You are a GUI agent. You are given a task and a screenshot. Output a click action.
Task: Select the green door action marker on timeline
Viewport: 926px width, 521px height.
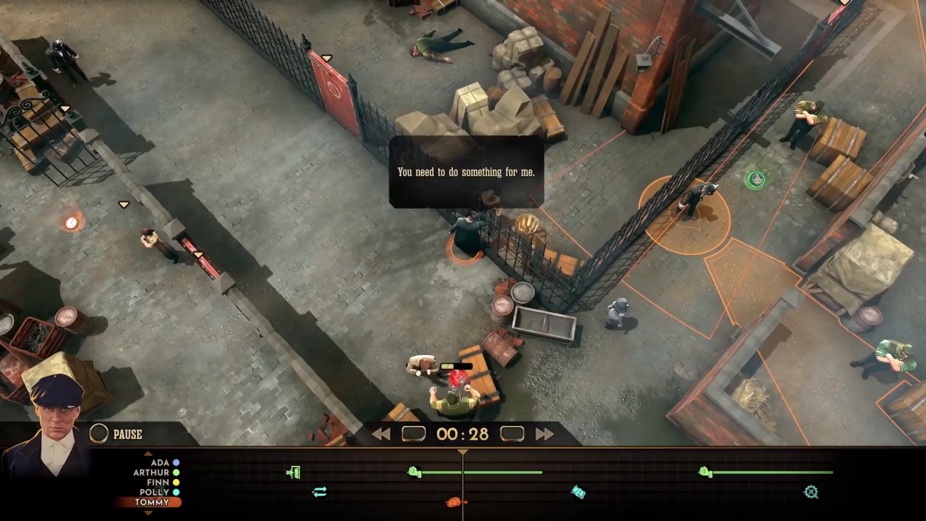[294, 472]
